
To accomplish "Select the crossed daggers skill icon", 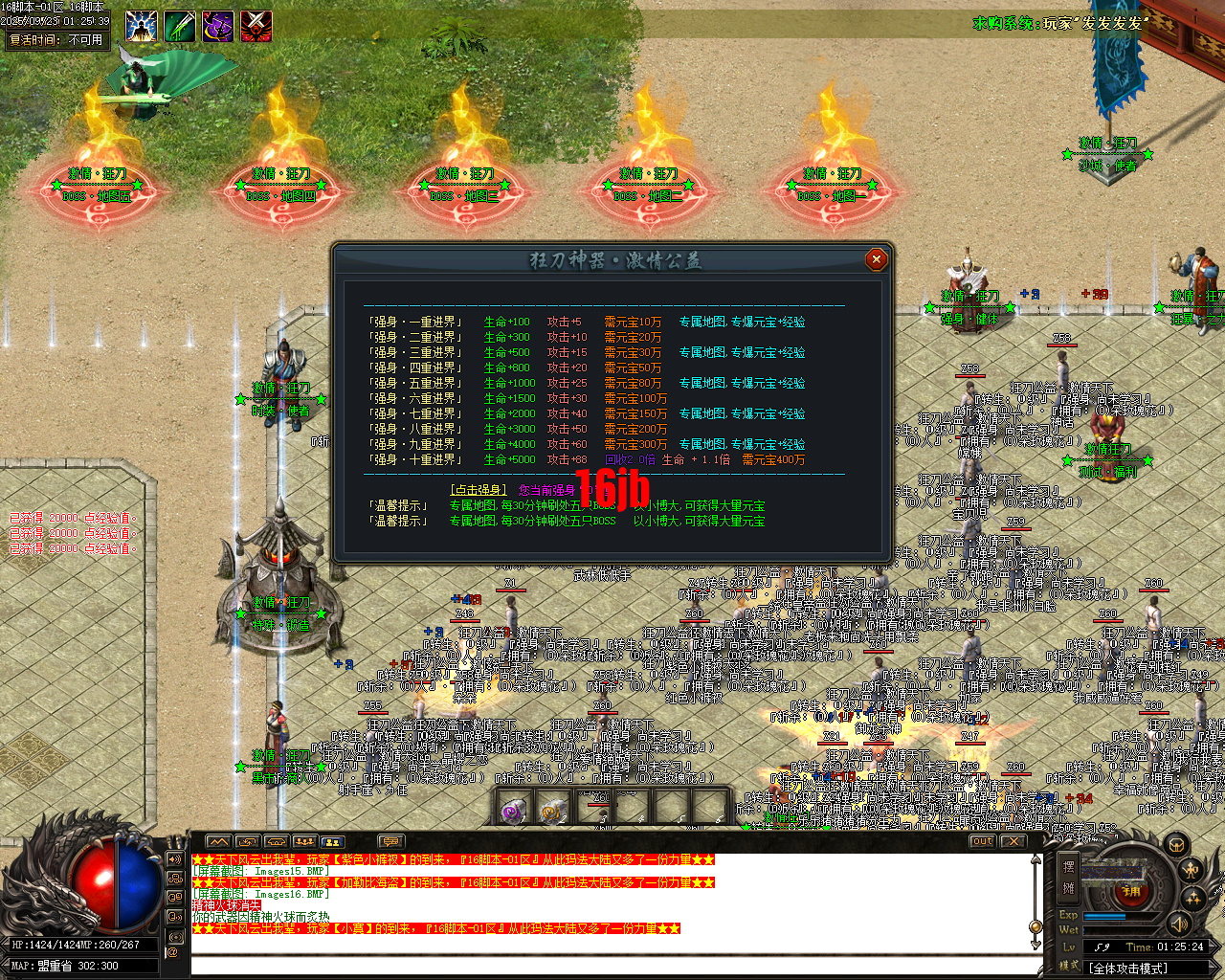I will pos(256,26).
